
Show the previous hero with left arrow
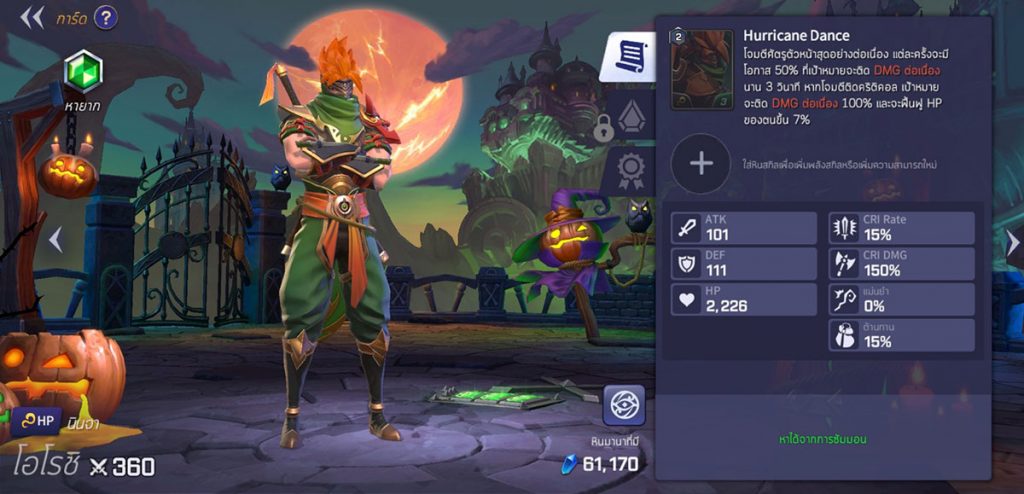point(56,239)
